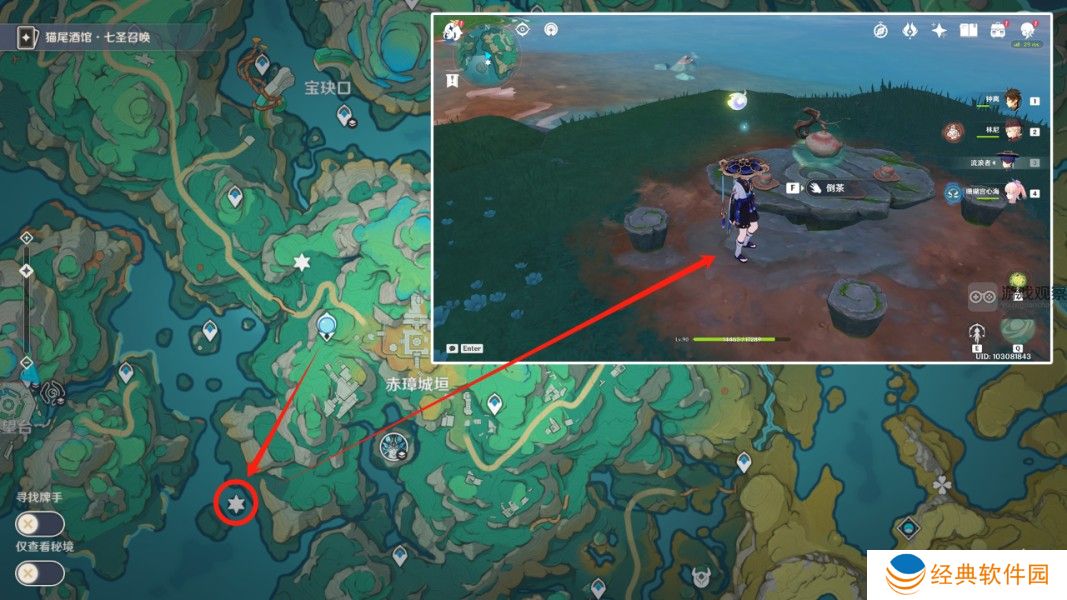
Task: Open the 猫尾酒馆·七圣召唤 card header
Action: 95,39
